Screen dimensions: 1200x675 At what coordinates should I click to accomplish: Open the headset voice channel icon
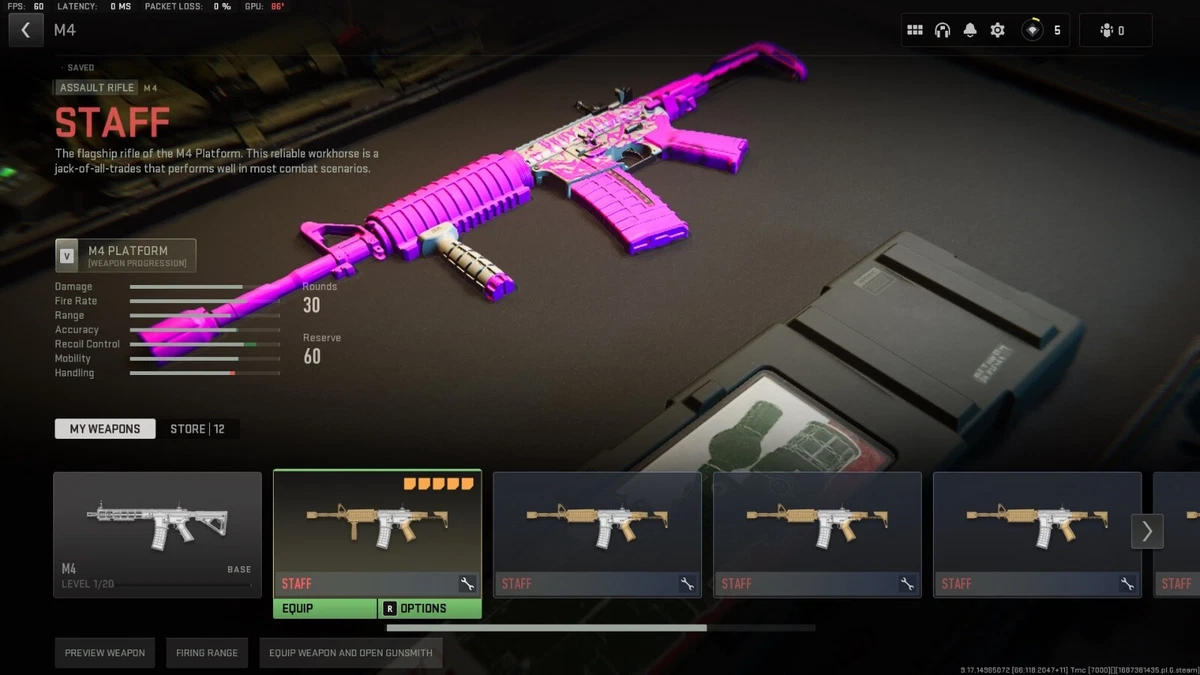click(x=942, y=30)
